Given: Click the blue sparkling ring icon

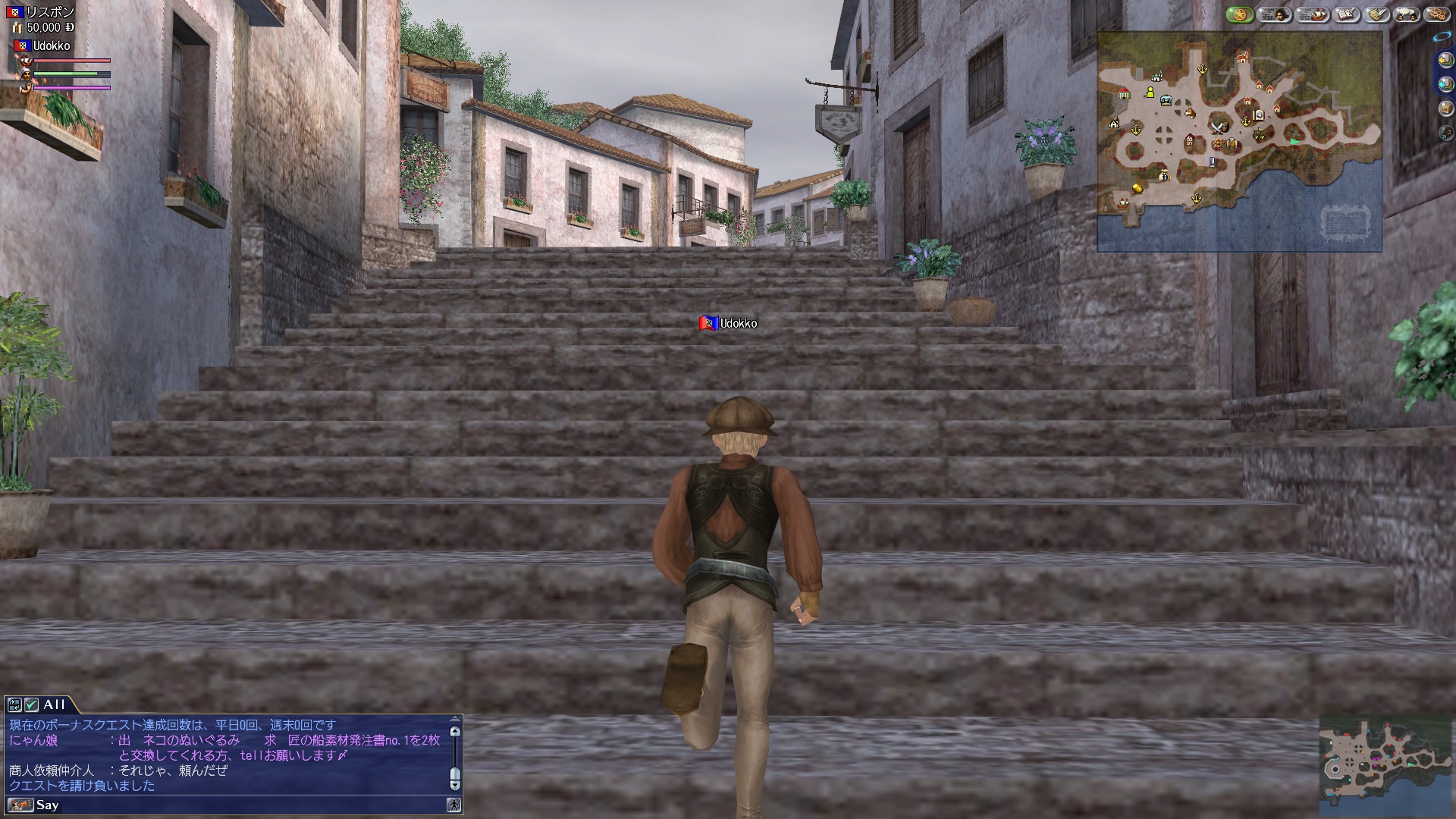Looking at the screenshot, I should [1442, 36].
